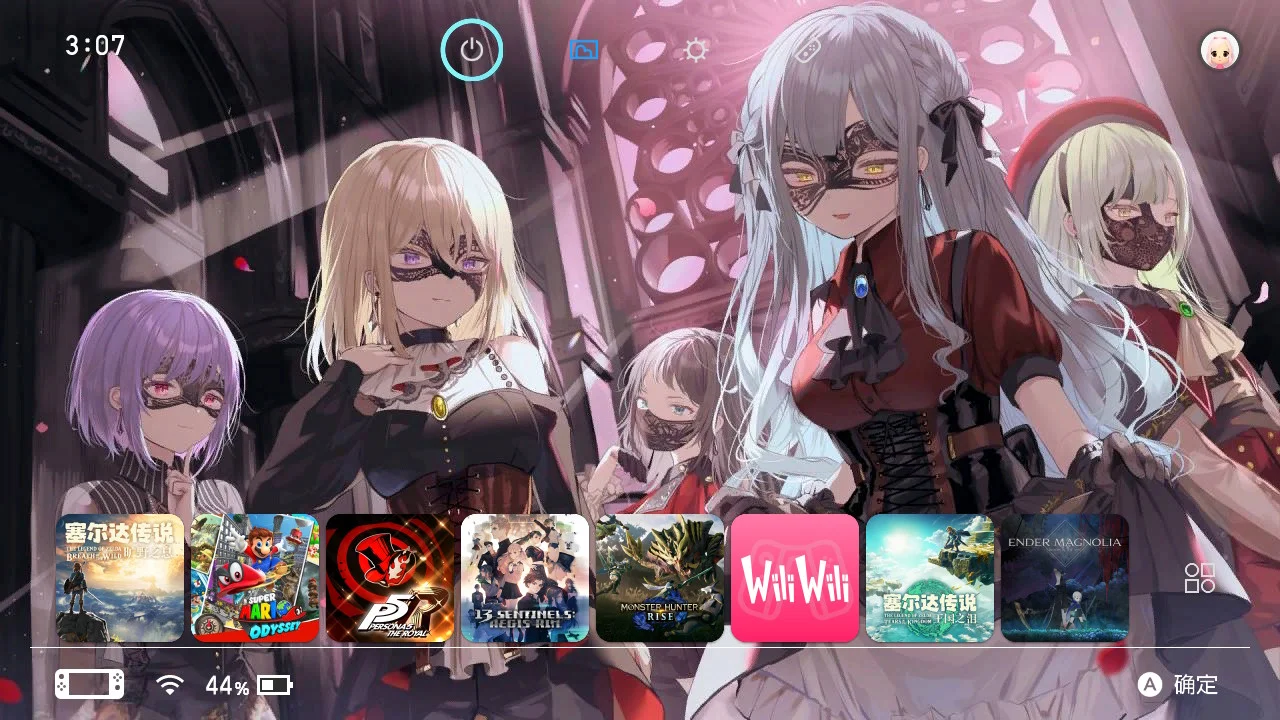
Task: Open System Settings gear icon
Action: (x=695, y=48)
